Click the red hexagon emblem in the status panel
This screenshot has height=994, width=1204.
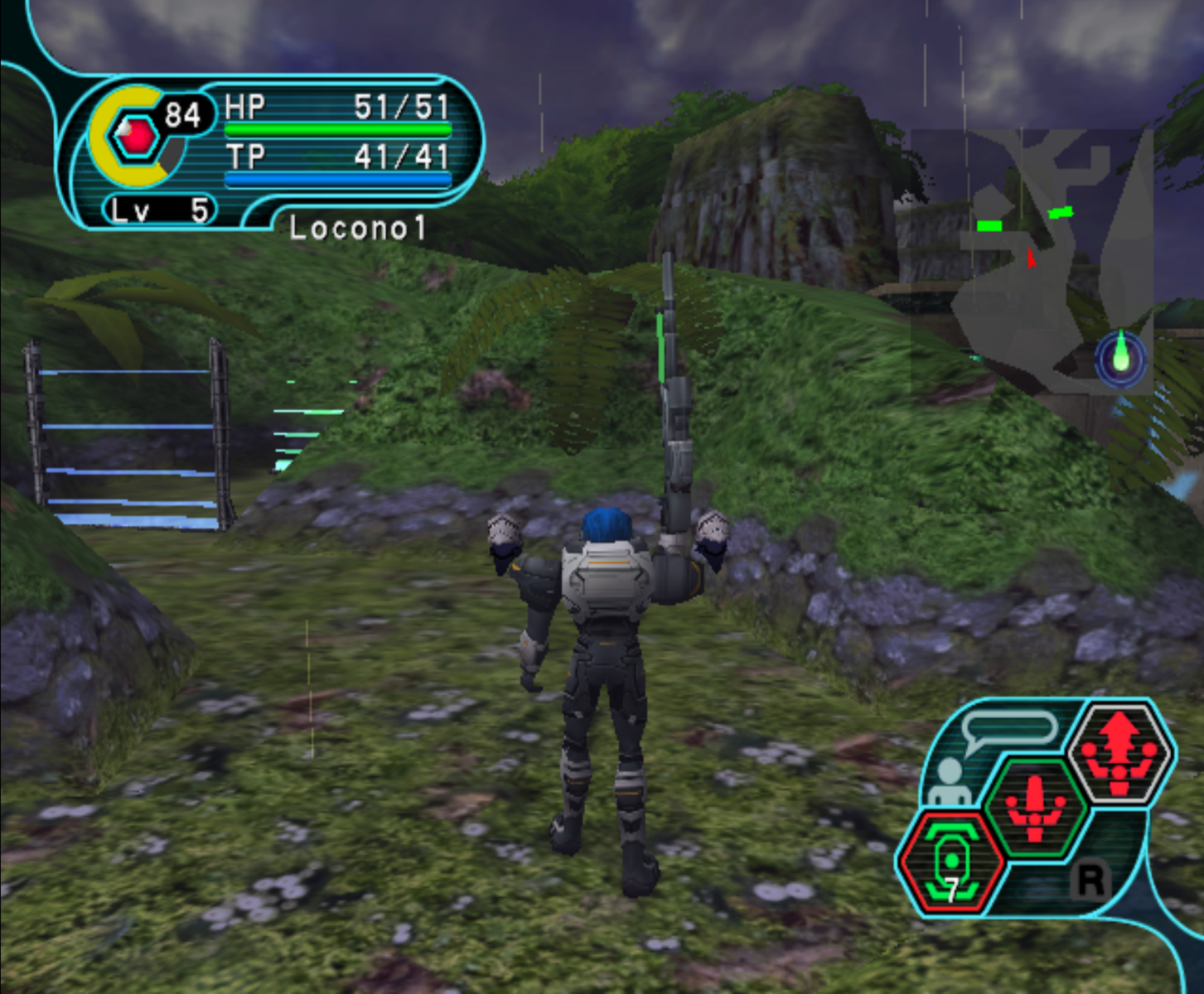coord(134,137)
